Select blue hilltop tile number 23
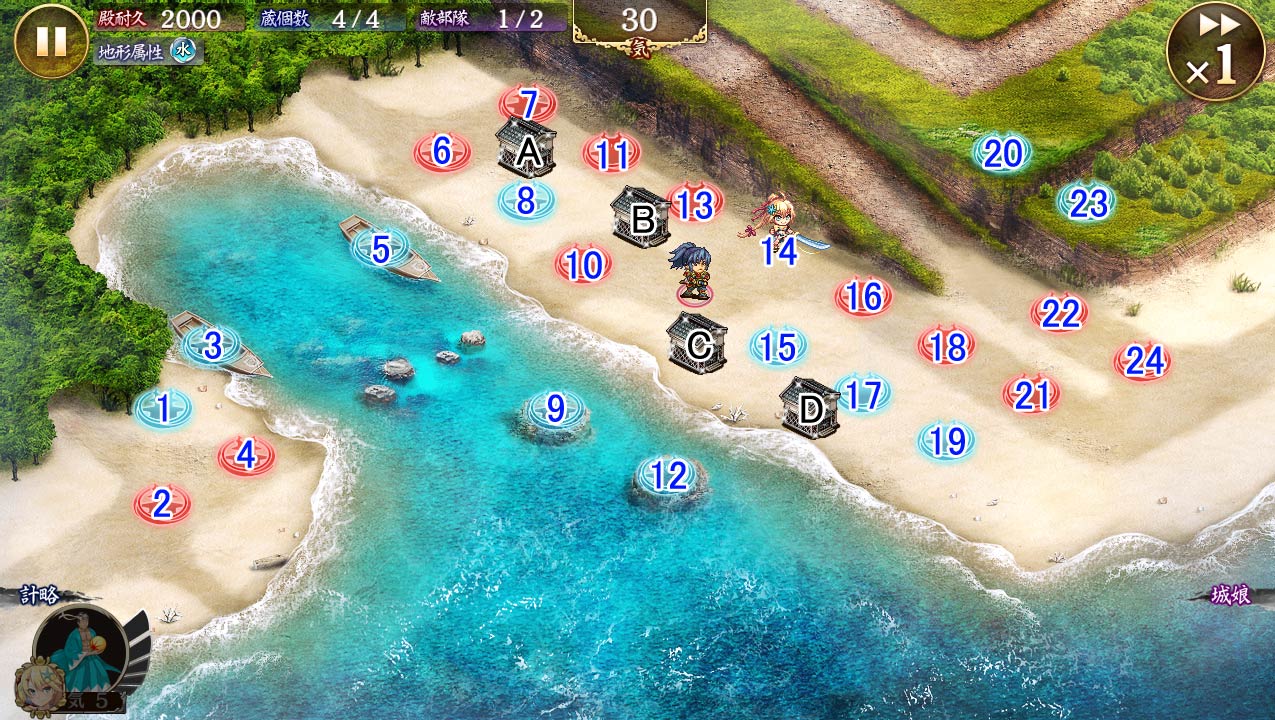 [x=1087, y=203]
